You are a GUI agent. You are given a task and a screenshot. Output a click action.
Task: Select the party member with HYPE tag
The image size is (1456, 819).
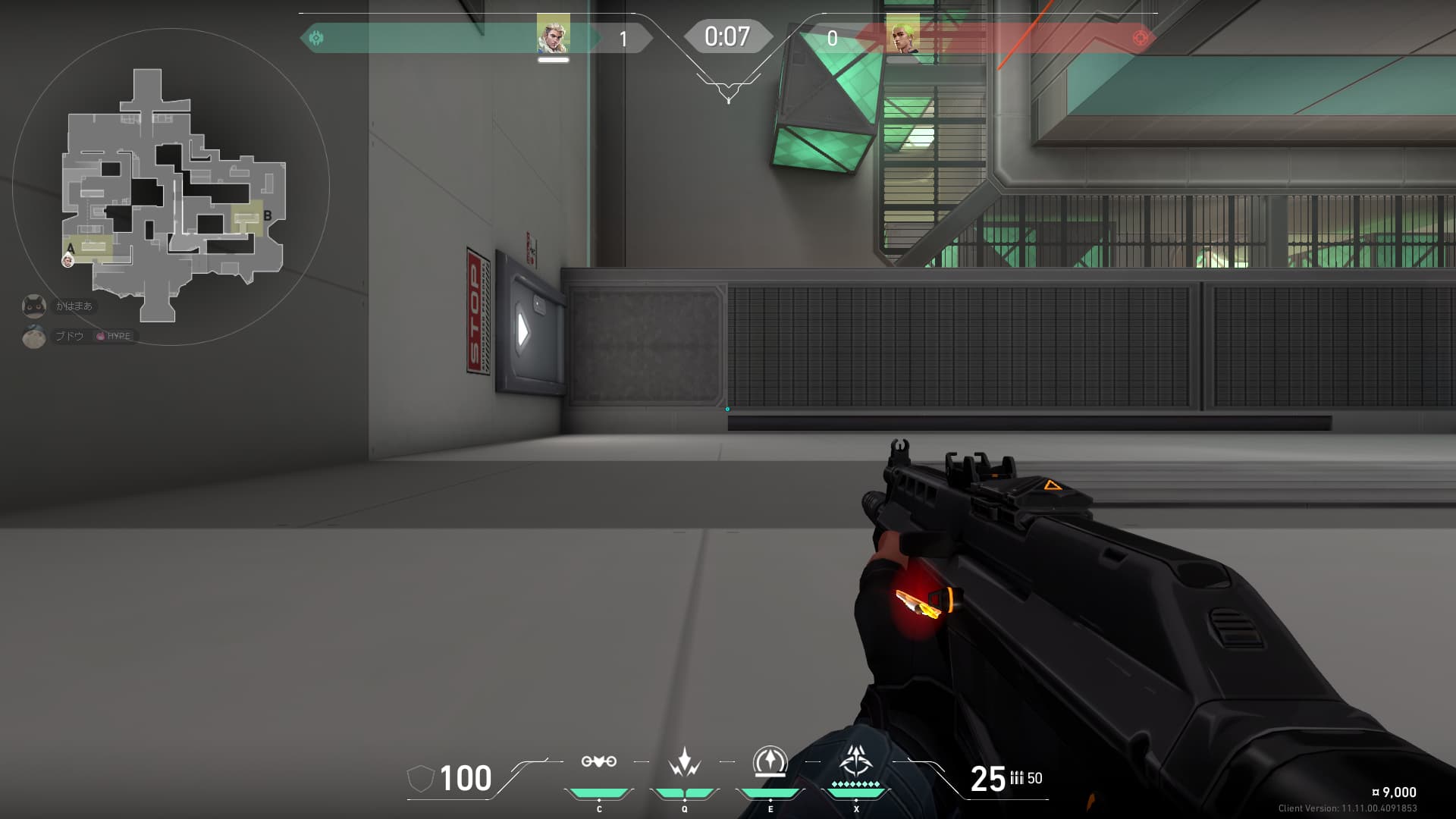(x=34, y=336)
